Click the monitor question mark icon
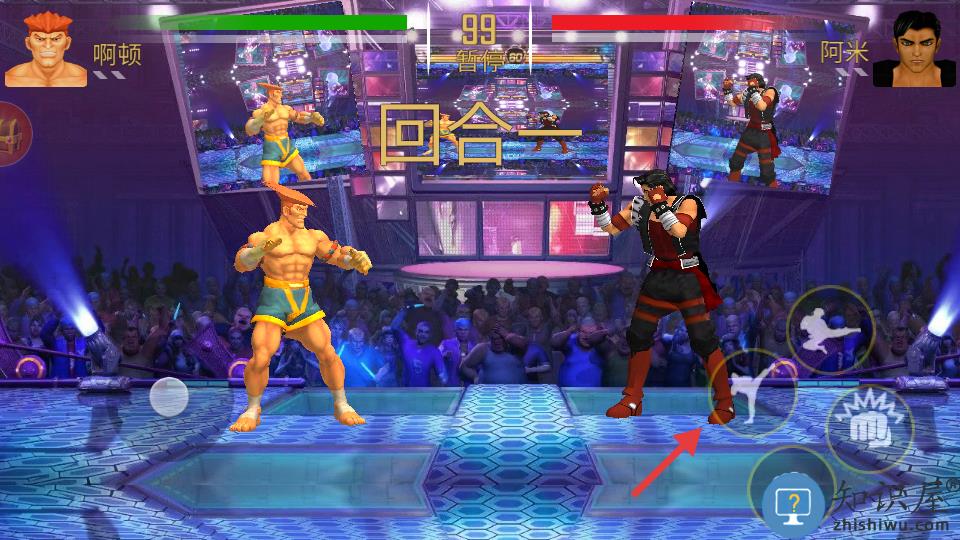Image resolution: width=960 pixels, height=540 pixels. tap(793, 503)
